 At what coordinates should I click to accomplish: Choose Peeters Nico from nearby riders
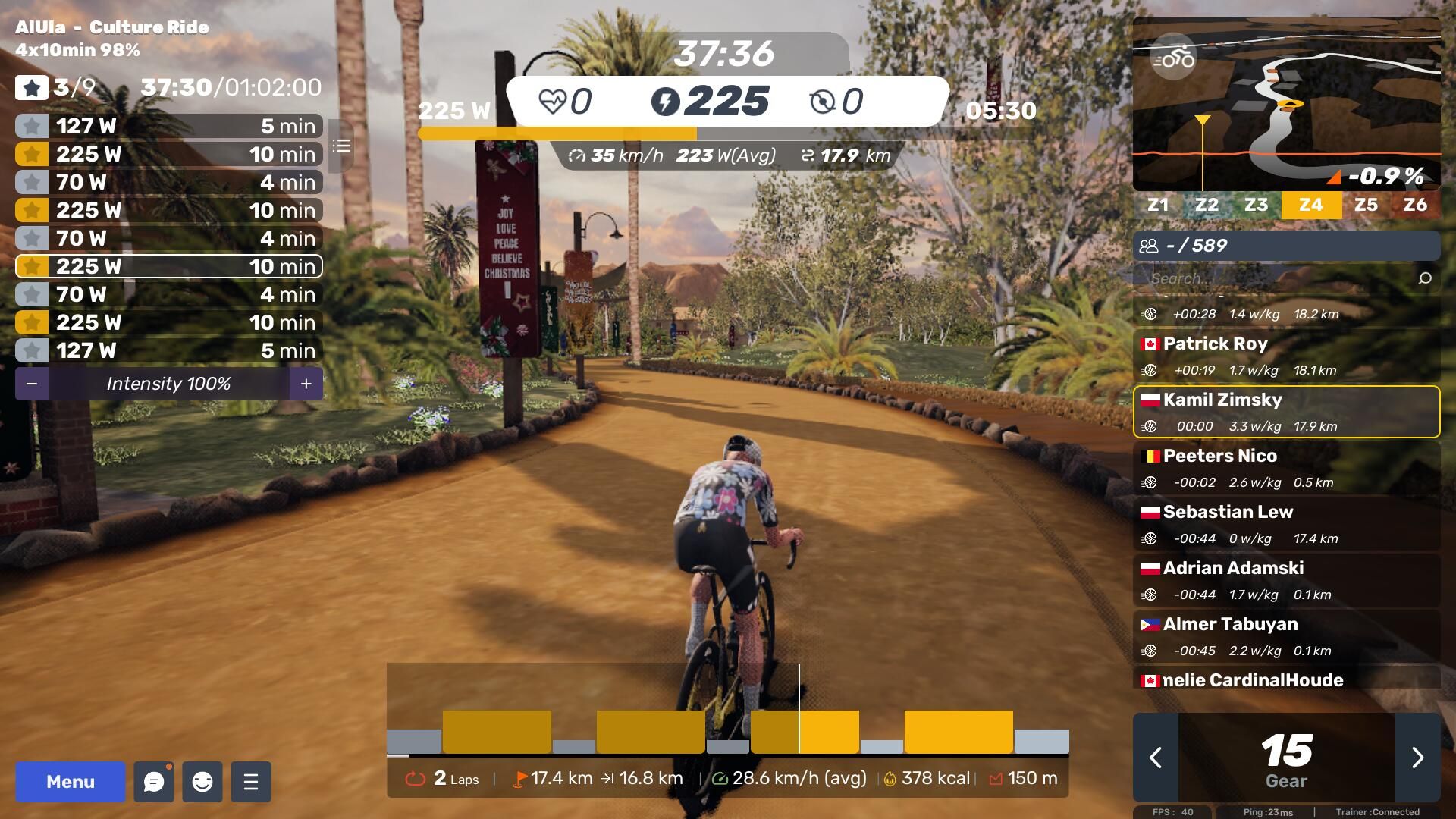1286,468
